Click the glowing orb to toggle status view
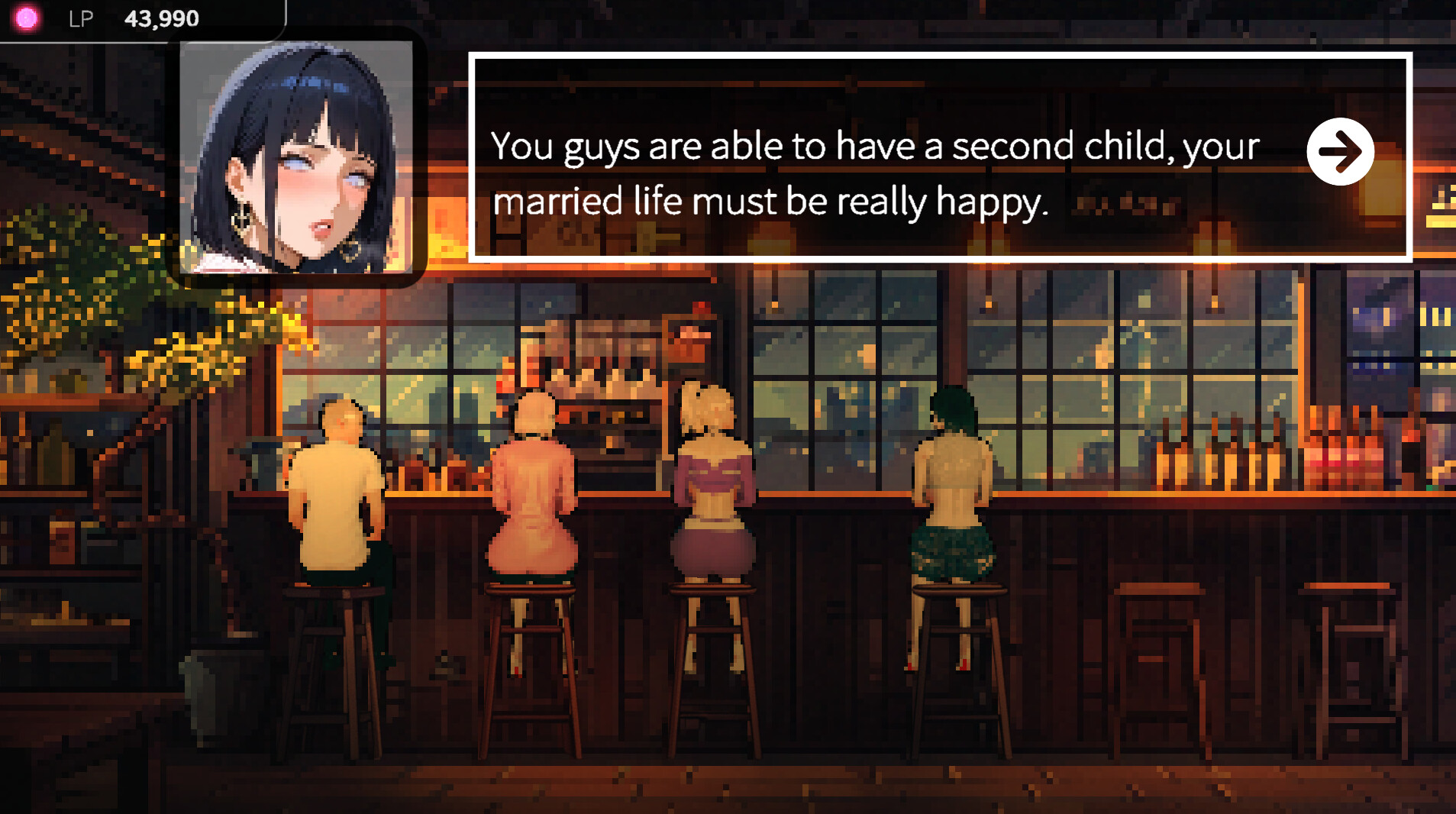The width and height of the screenshot is (1456, 814). [x=26, y=18]
